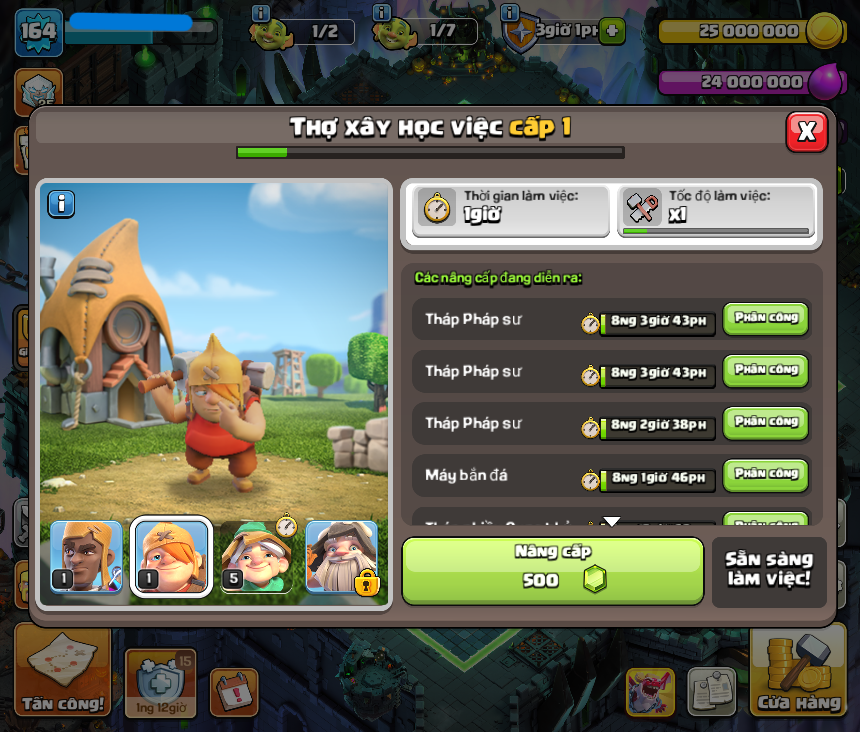
Task: Select the dark-skinned helper portrait with goggles
Action: (86, 557)
